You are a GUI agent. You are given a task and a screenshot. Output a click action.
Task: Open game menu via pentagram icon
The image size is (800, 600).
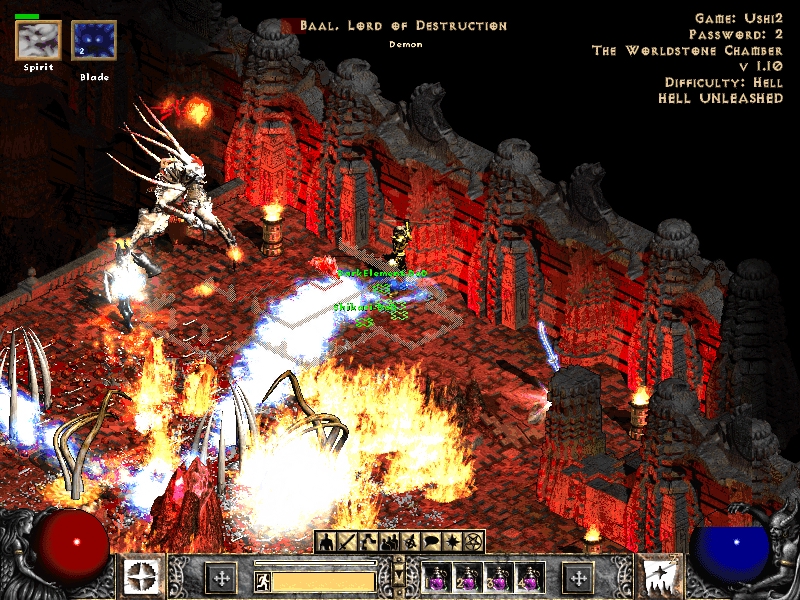tap(473, 542)
